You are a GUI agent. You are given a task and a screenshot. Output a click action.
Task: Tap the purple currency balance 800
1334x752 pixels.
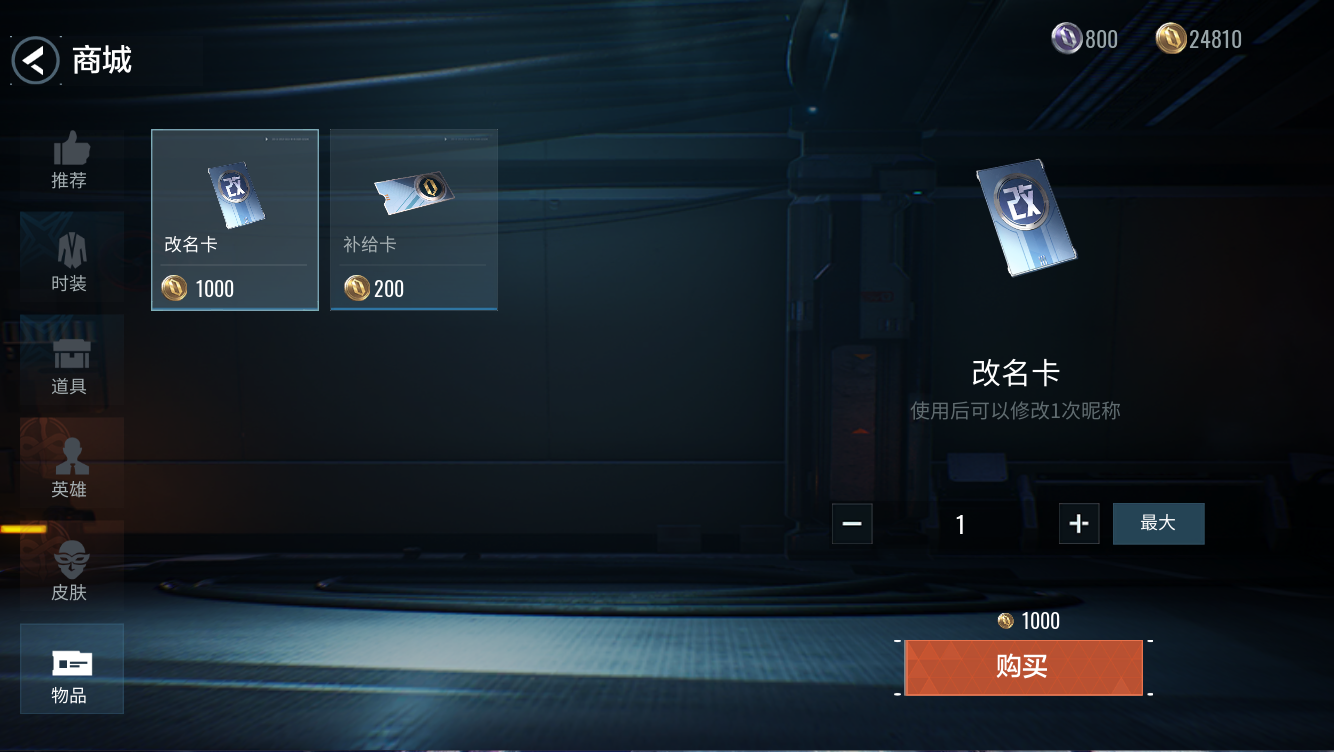pyautogui.click(x=1086, y=40)
